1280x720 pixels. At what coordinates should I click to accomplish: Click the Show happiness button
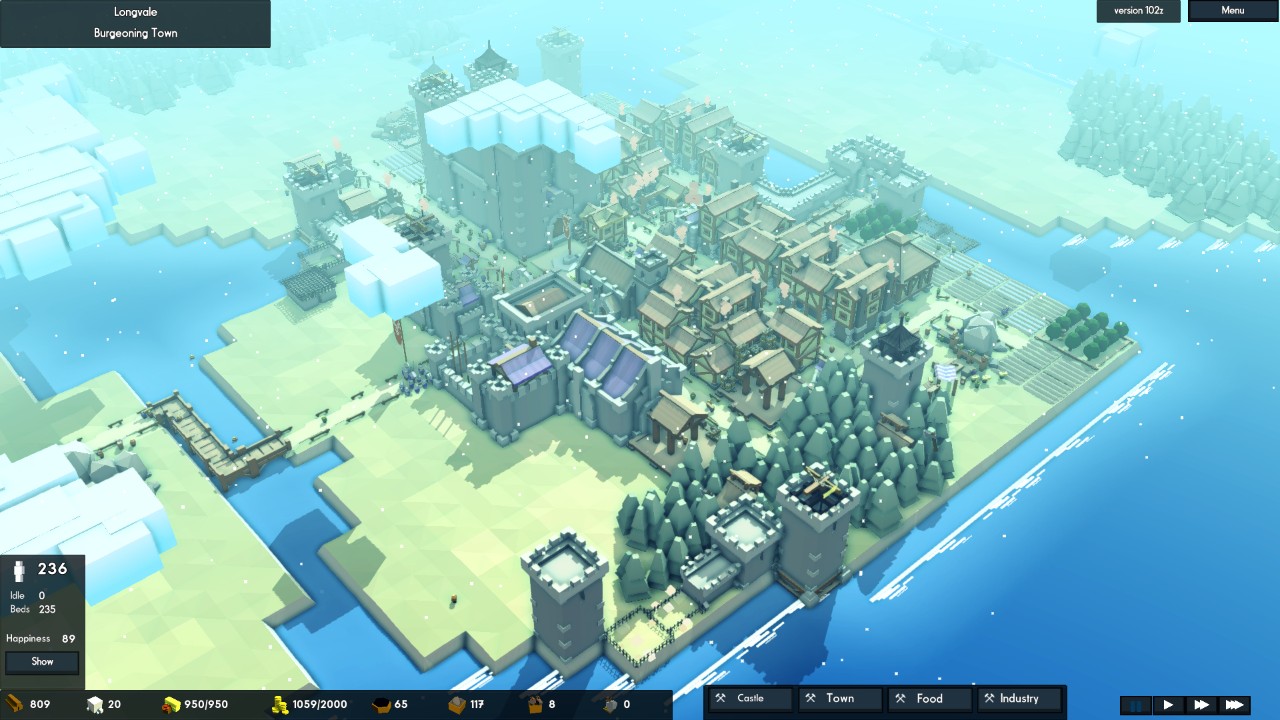pyautogui.click(x=42, y=662)
